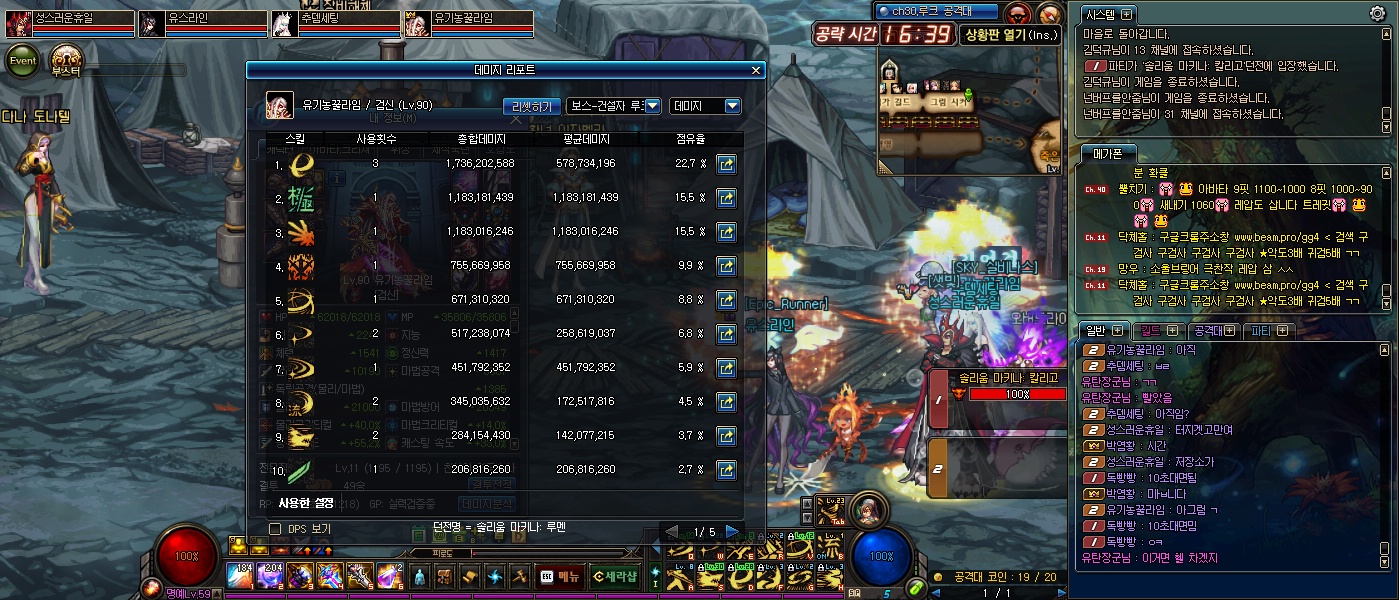
Task: Click the green Event button
Action: 24,60
